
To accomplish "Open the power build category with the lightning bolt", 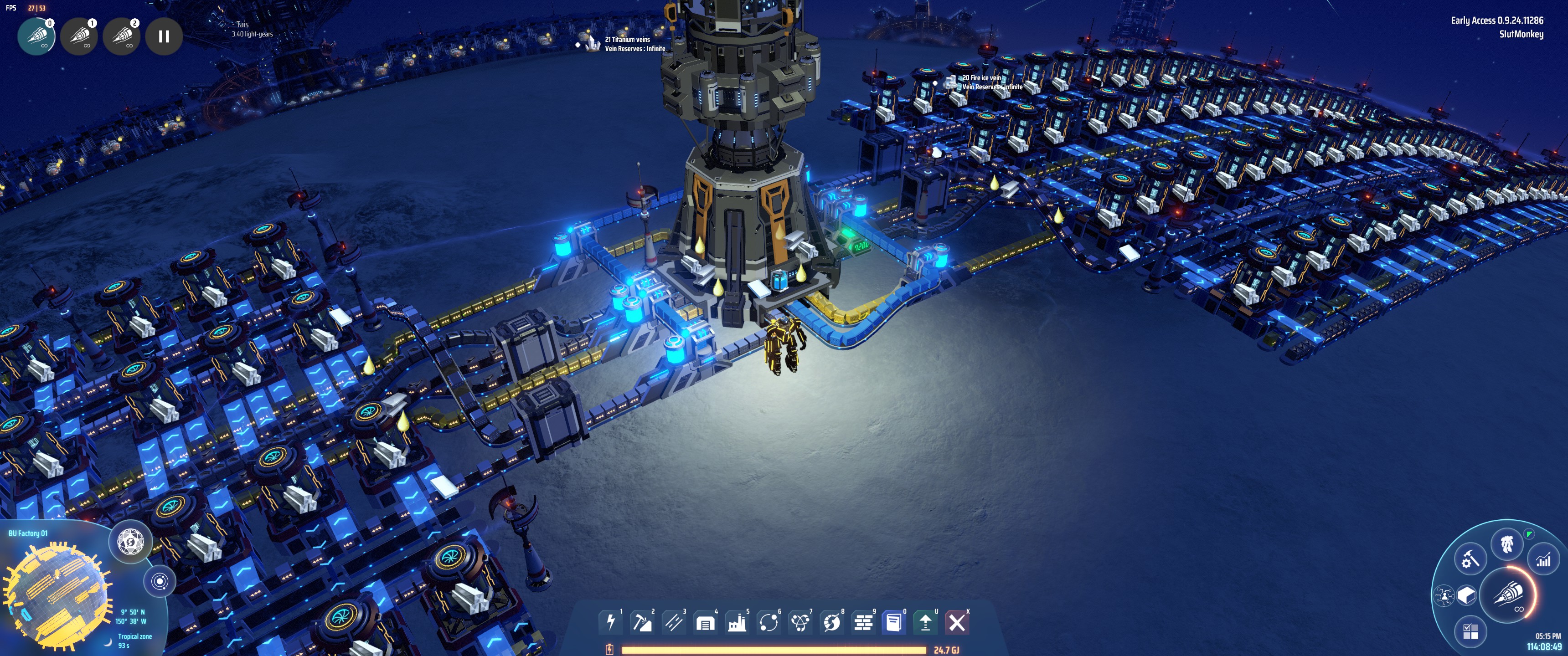I will coord(610,623).
